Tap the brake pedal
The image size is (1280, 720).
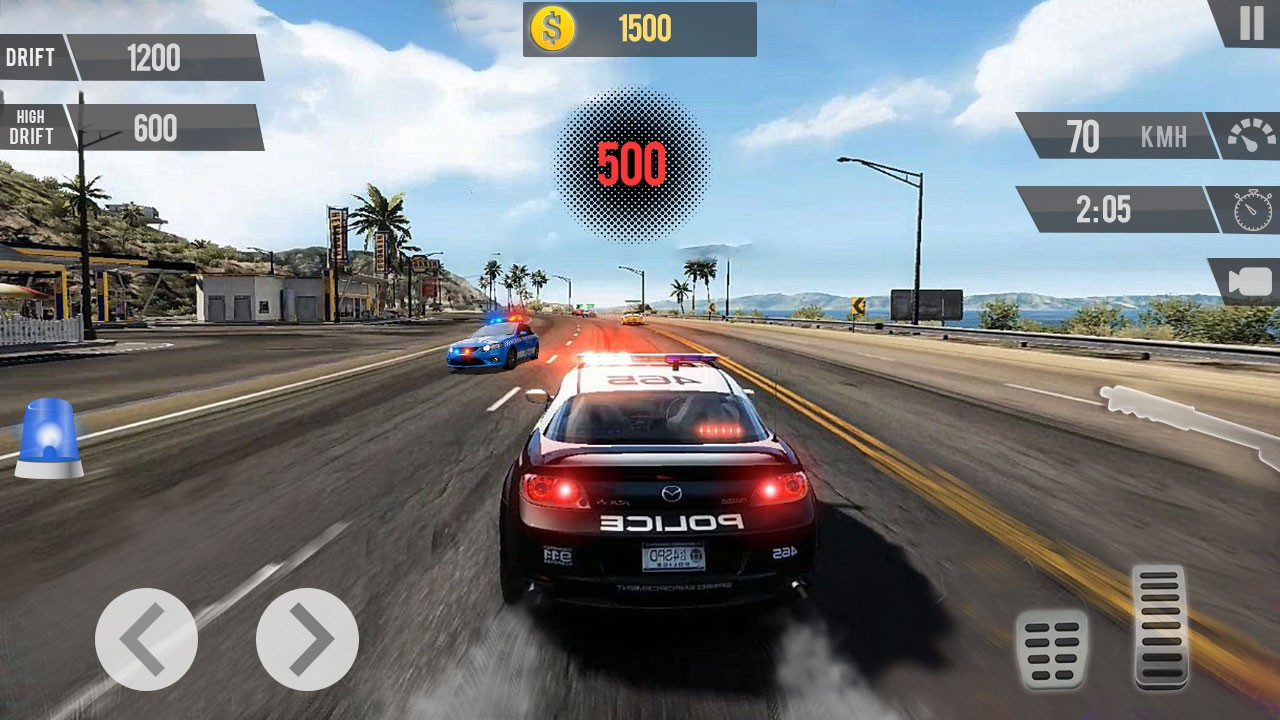pos(1051,649)
